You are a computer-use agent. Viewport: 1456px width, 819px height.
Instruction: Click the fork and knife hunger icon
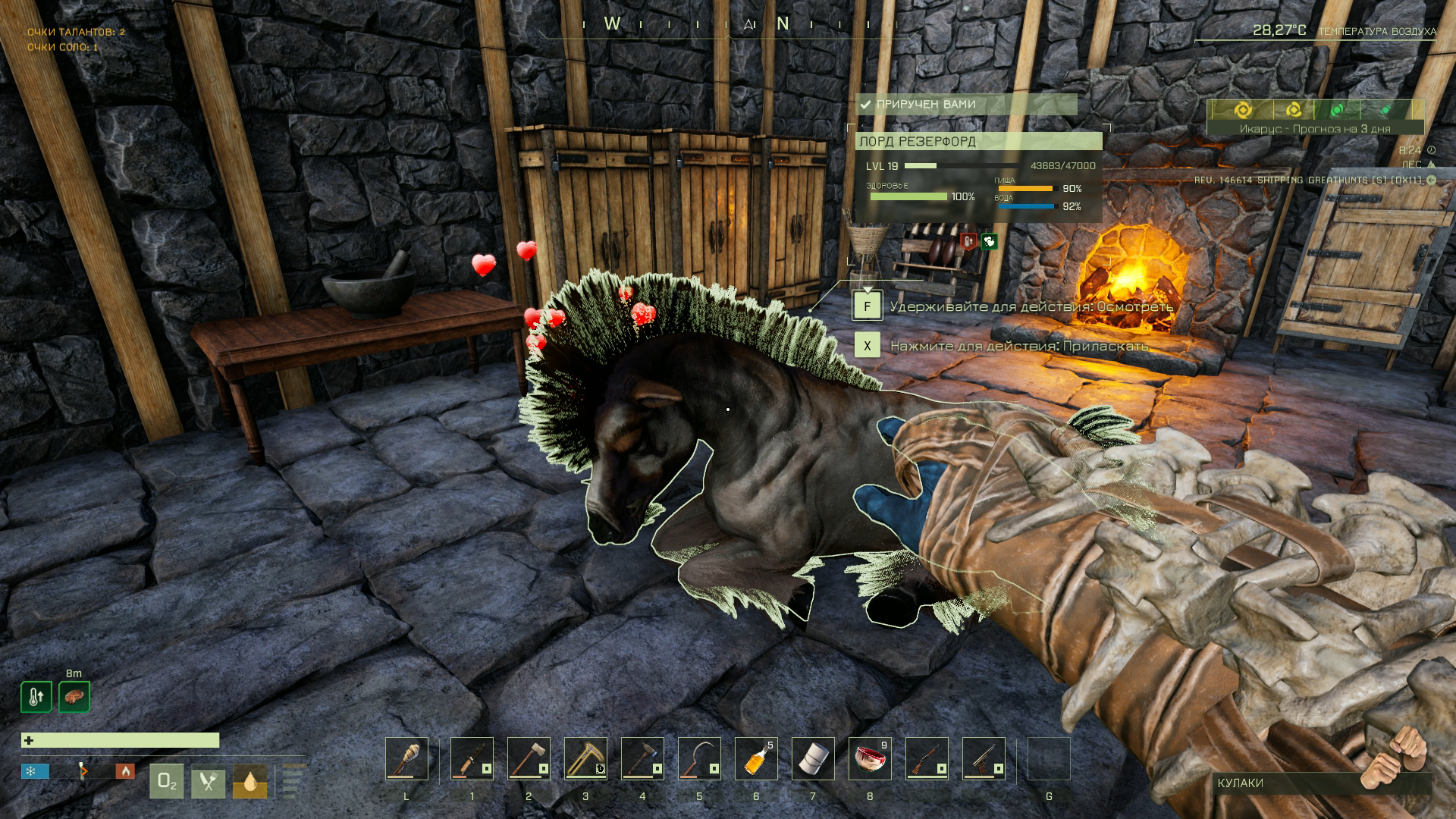point(208,782)
